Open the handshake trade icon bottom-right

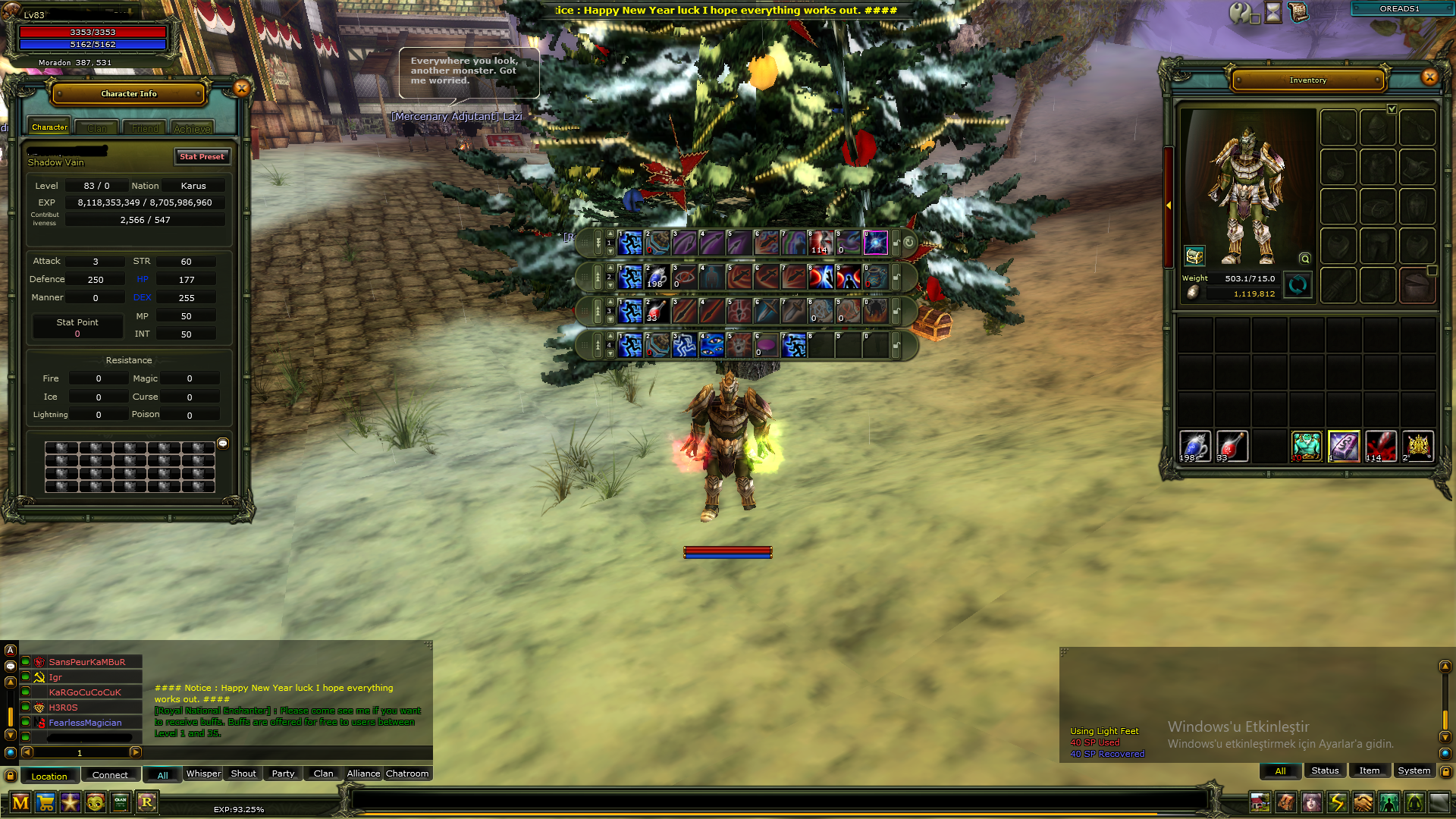point(1363,802)
